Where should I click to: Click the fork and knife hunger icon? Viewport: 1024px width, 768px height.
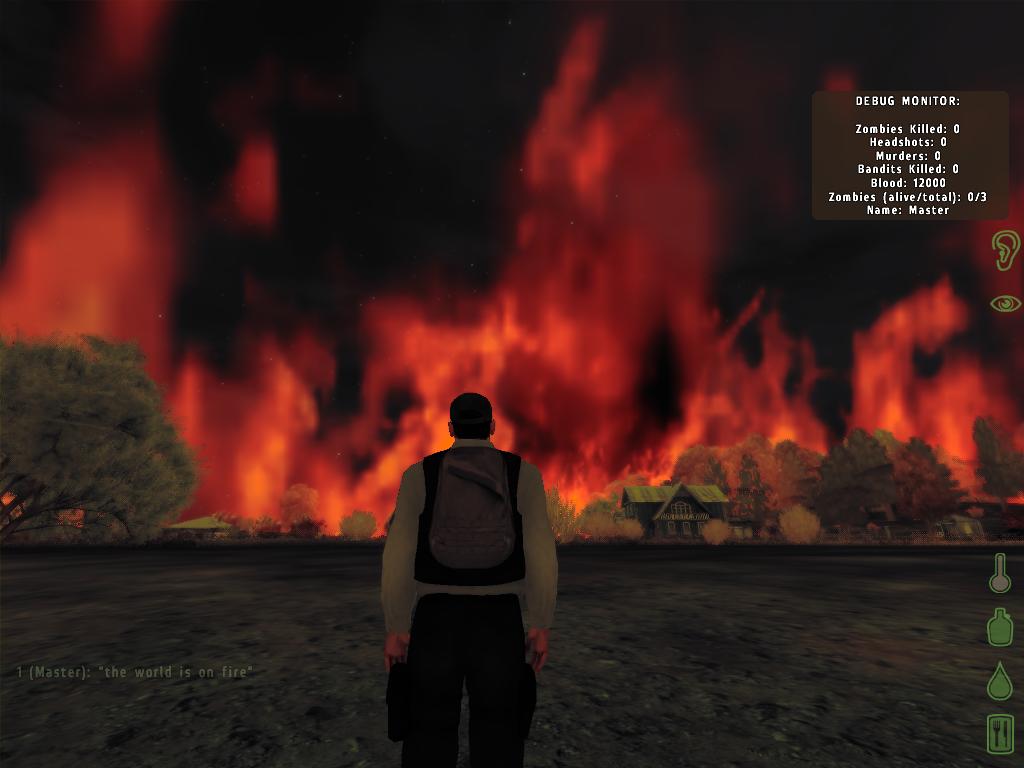click(x=1000, y=734)
